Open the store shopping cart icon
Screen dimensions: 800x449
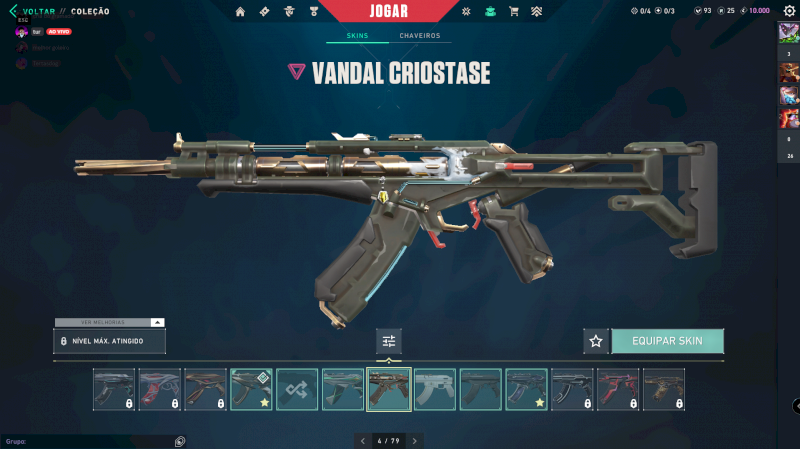(514, 11)
